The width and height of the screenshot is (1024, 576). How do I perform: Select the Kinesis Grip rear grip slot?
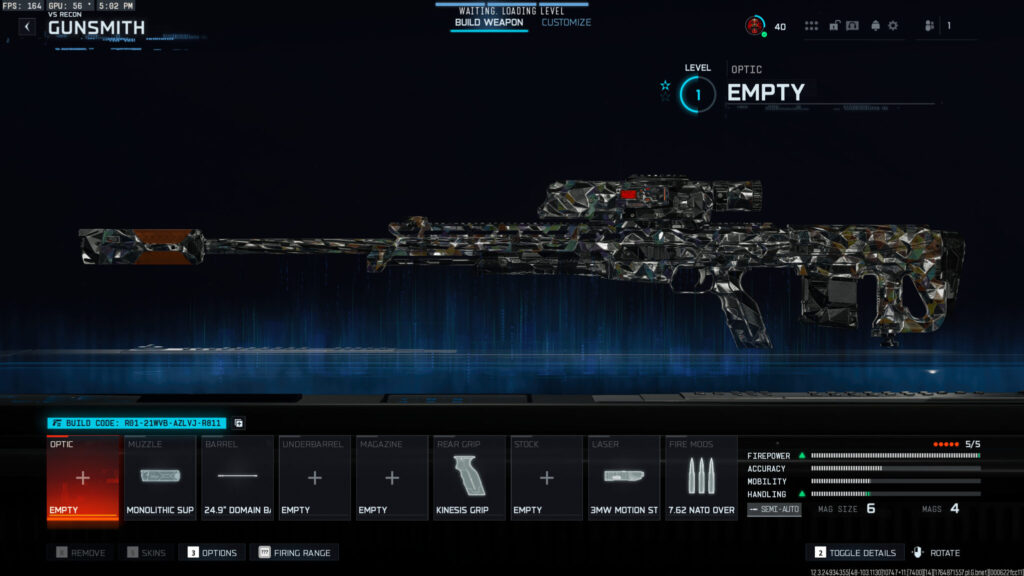coord(469,478)
